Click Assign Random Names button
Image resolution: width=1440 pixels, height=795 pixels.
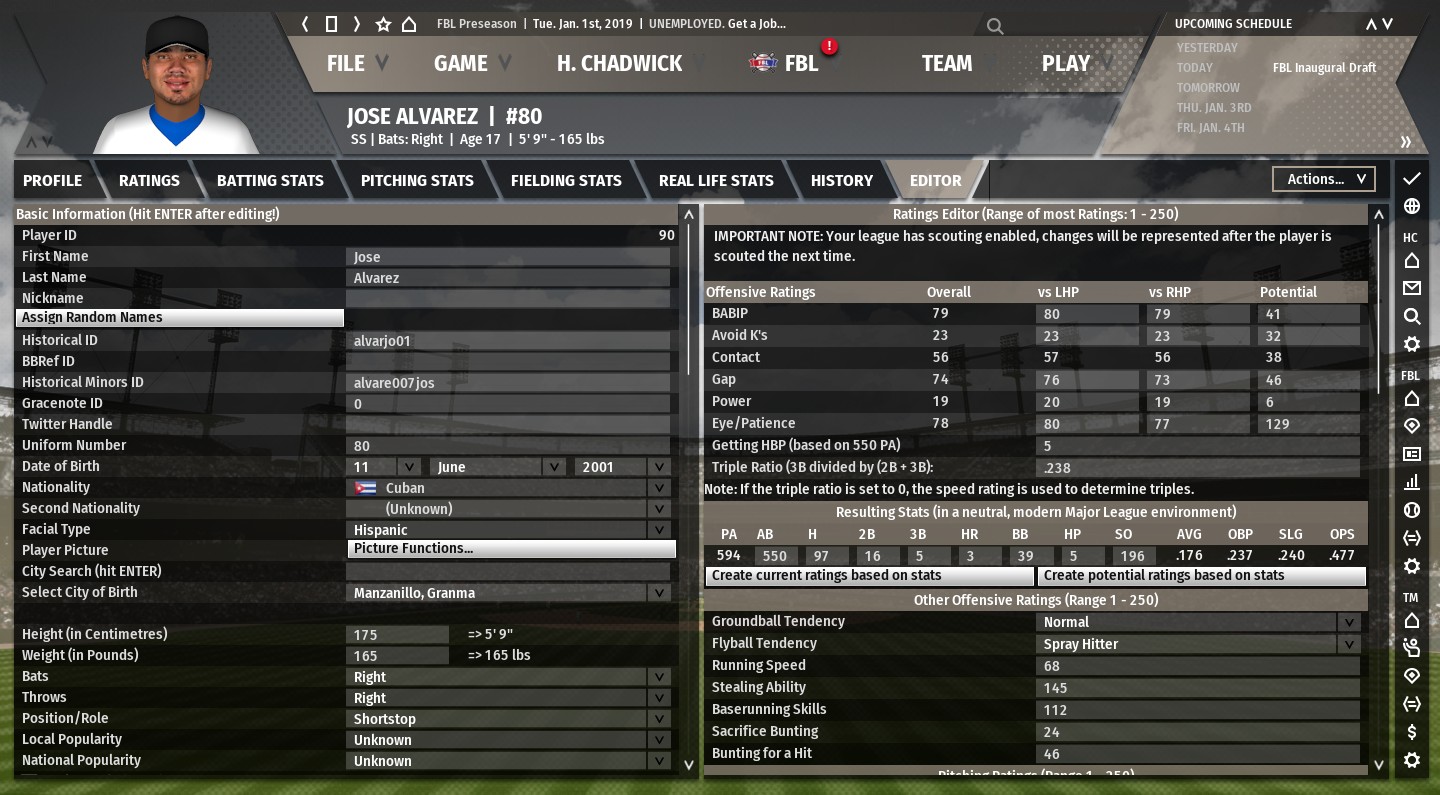click(180, 318)
